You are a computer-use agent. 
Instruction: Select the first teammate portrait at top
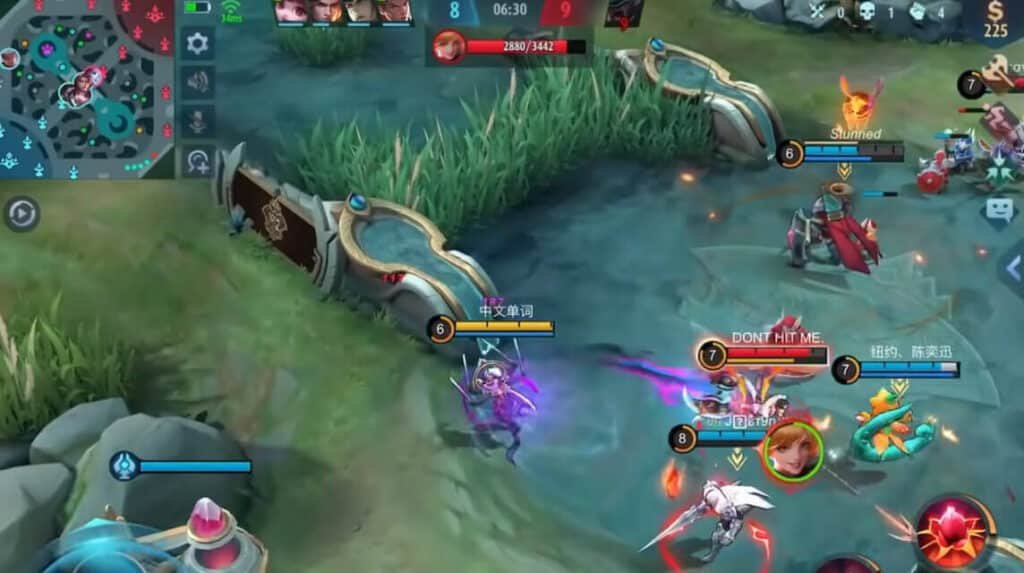click(291, 11)
